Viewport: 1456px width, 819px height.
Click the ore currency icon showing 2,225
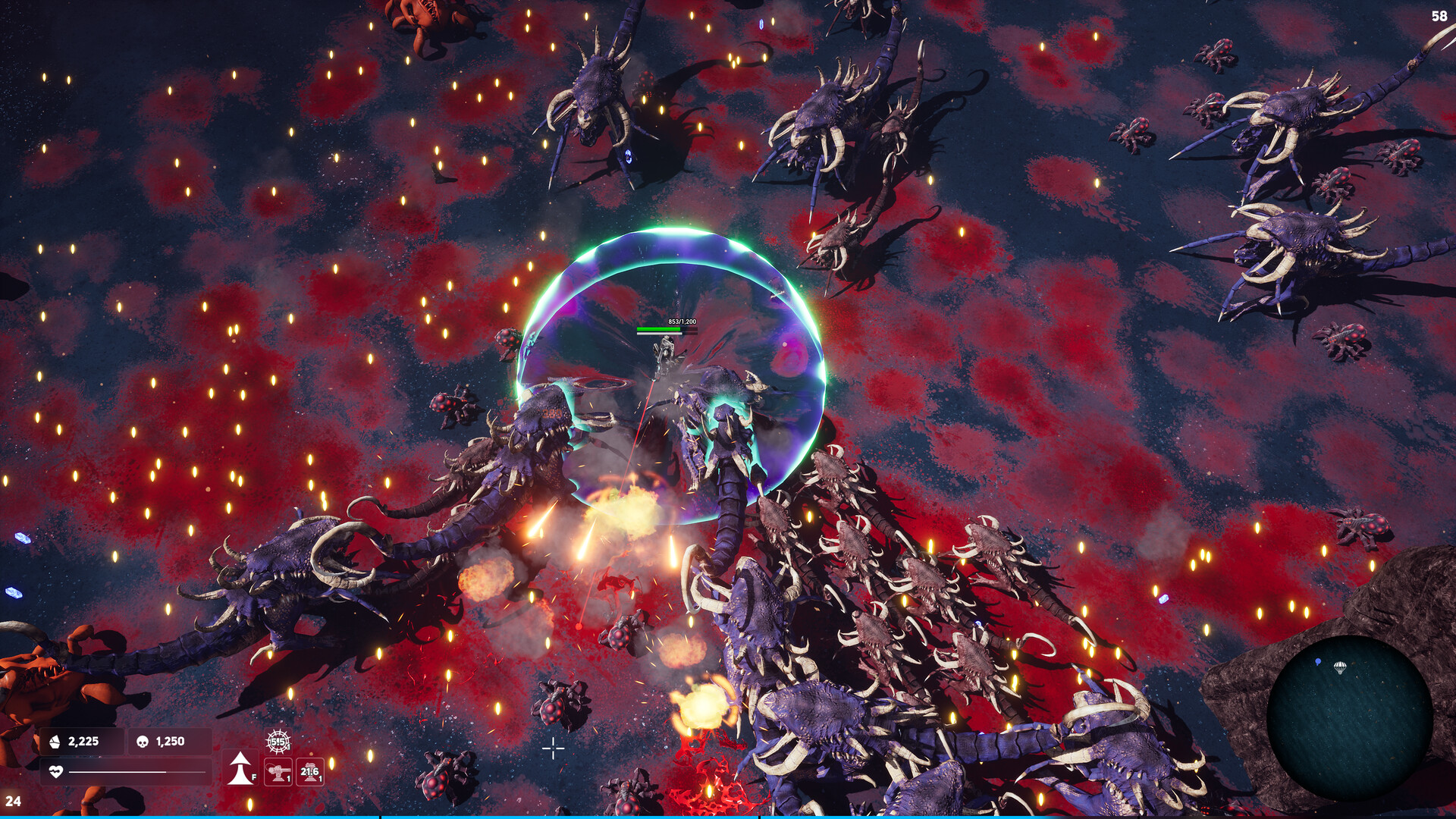click(54, 741)
